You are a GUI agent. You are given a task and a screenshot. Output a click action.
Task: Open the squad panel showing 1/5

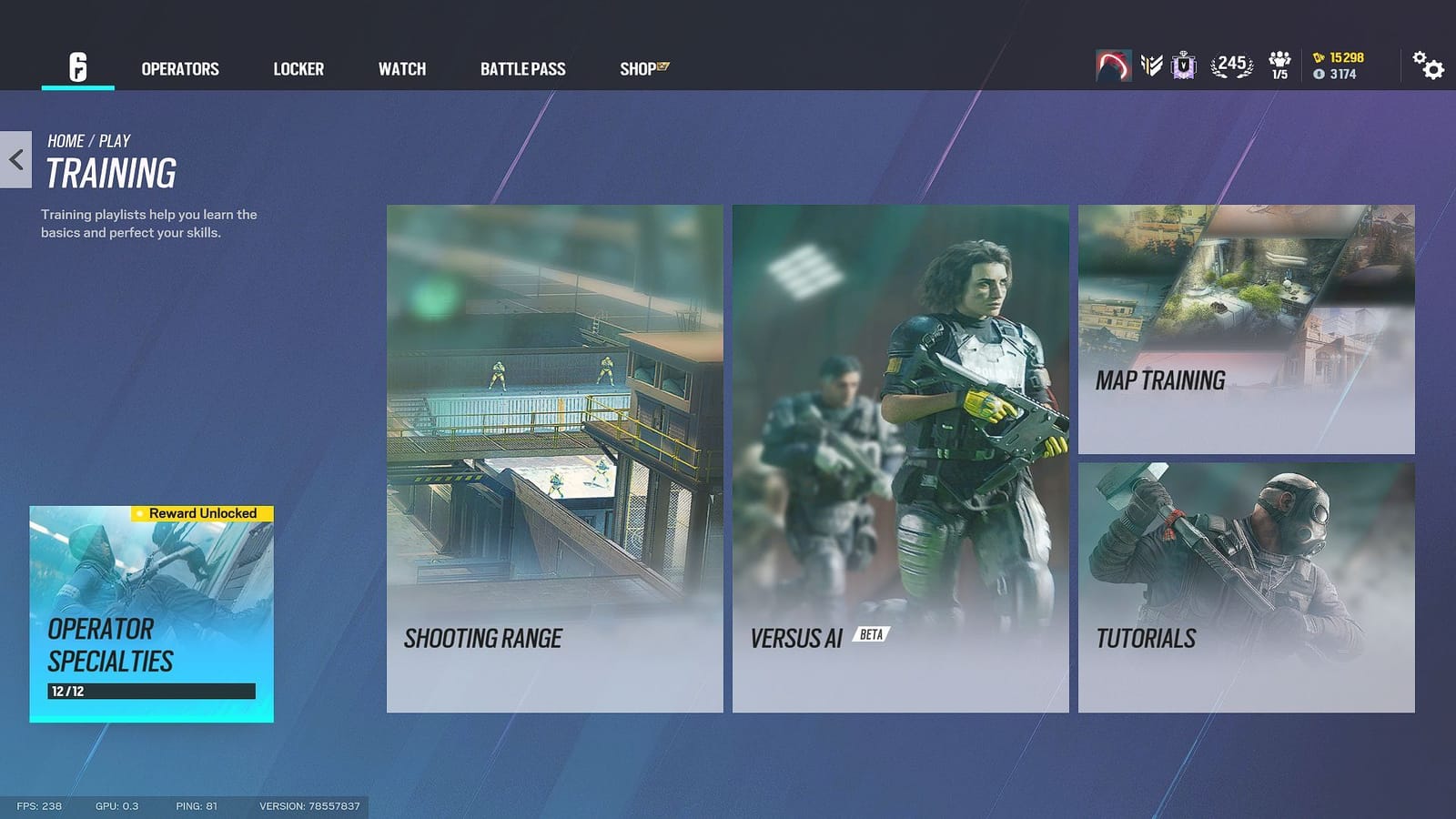point(1279,66)
